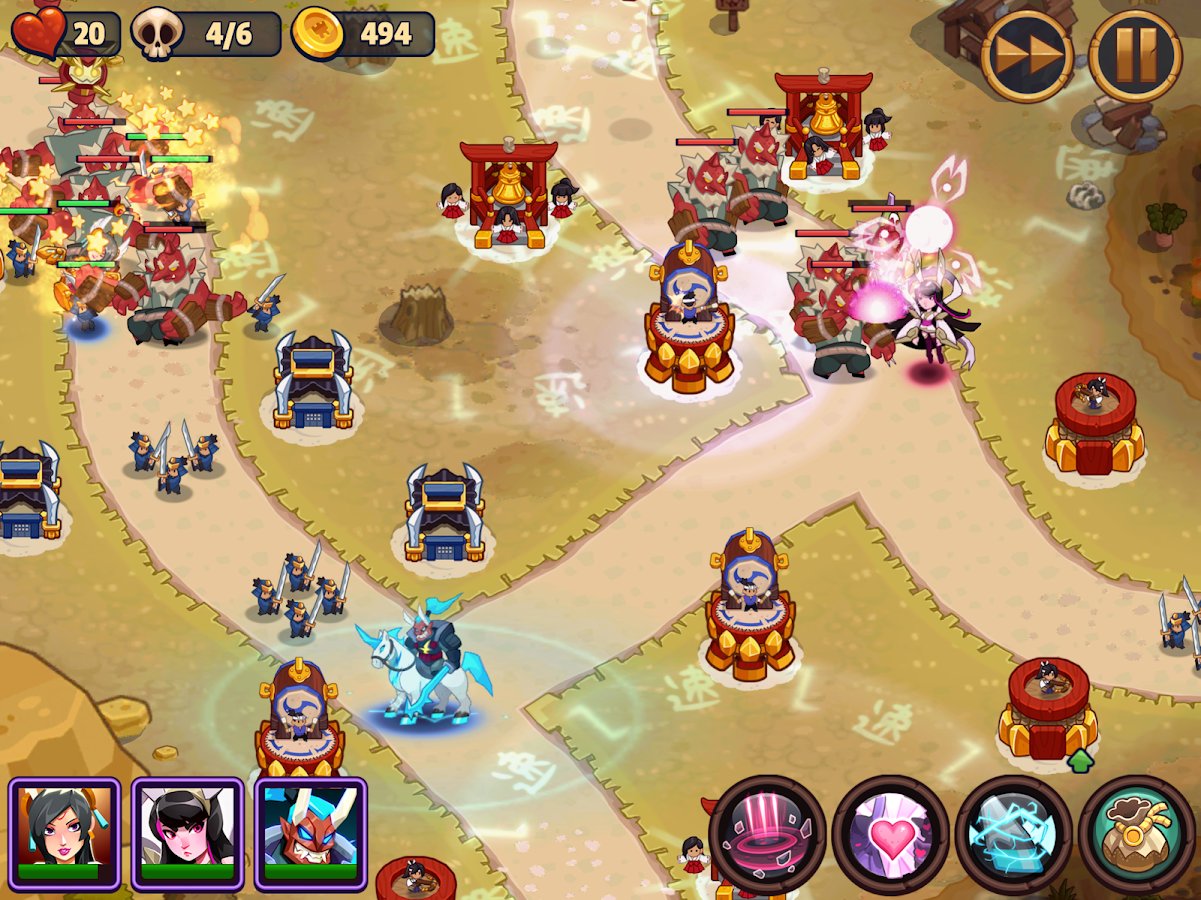Select the dark-haired heroine portrait with teal ribbons
The image size is (1201, 900).
click(65, 833)
